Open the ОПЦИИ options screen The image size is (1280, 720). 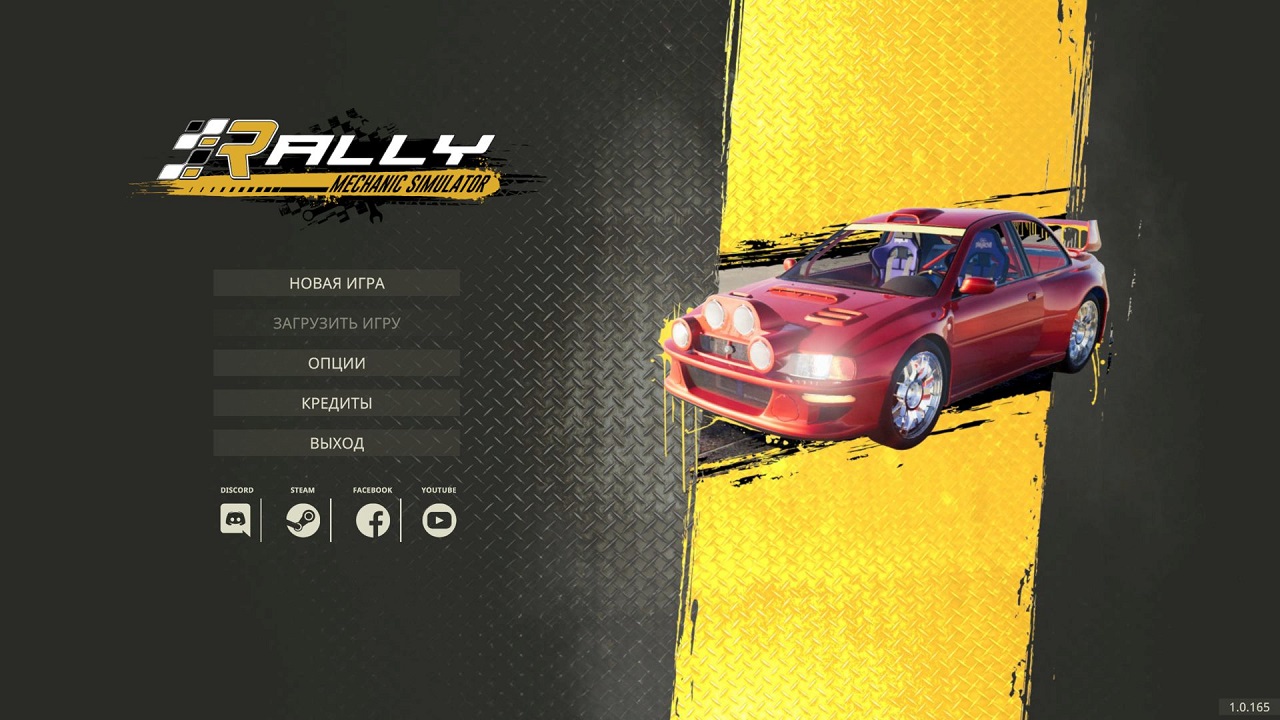pos(335,362)
